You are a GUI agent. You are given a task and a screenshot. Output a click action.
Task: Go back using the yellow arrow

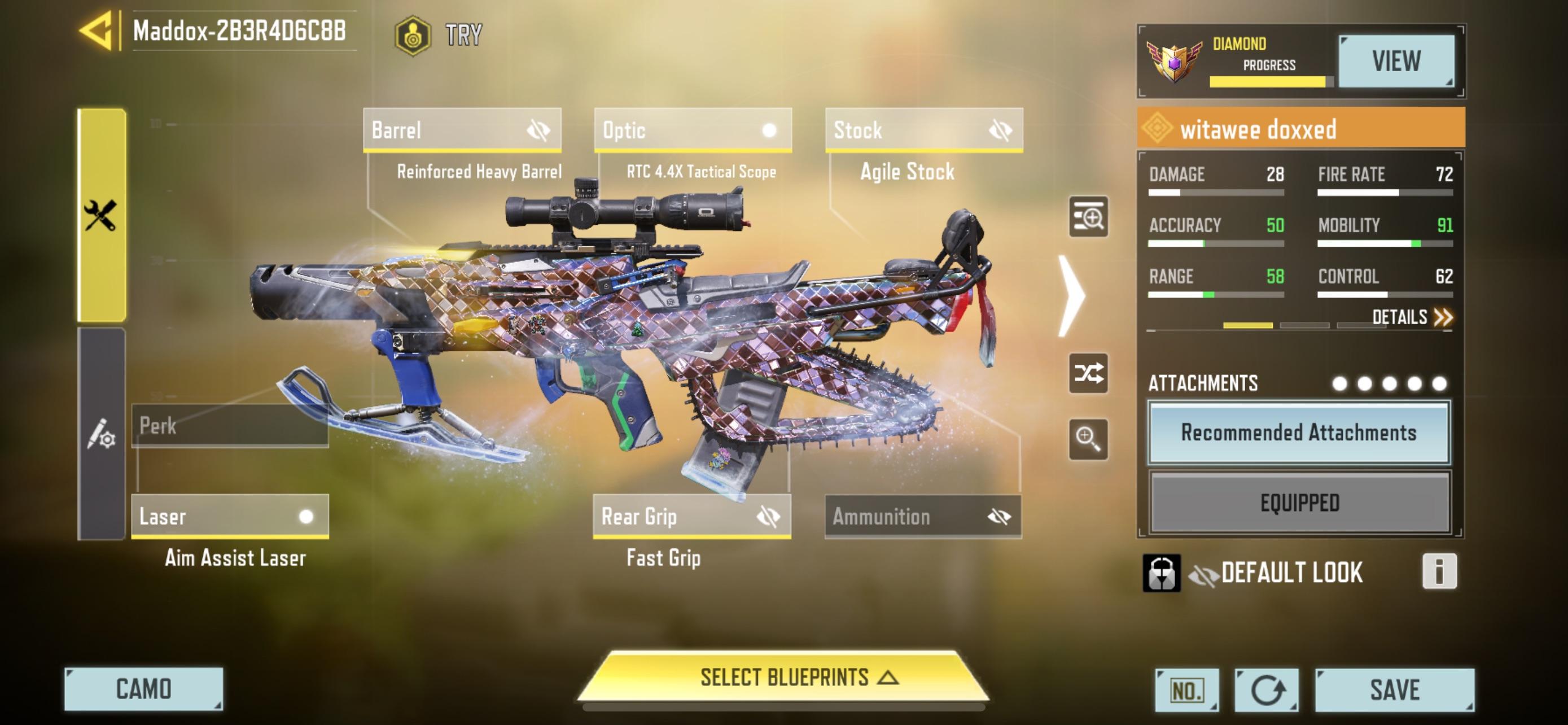pos(97,30)
